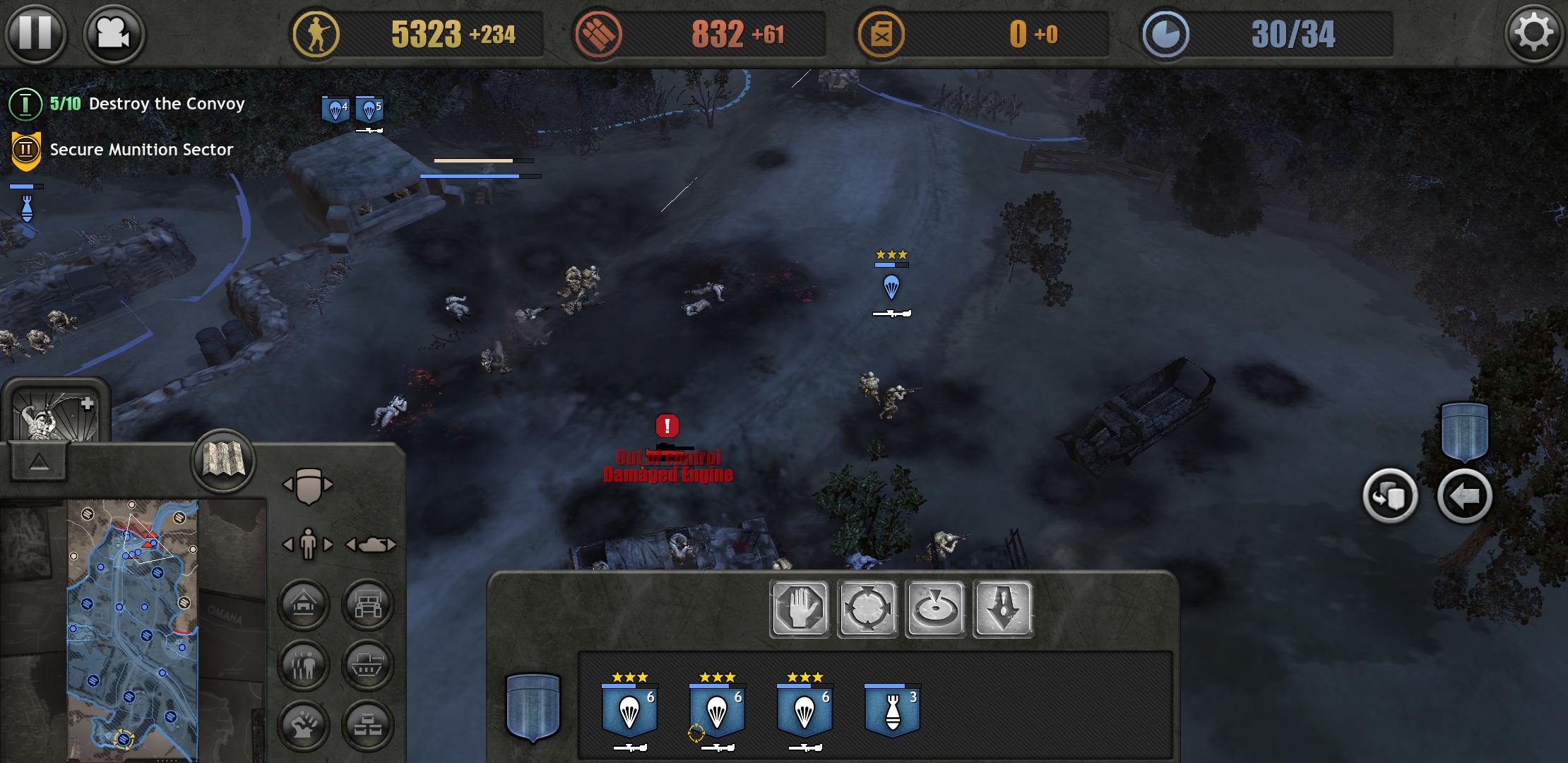Open the jeep vehicle production menu
The width and height of the screenshot is (1568, 763).
[x=367, y=605]
